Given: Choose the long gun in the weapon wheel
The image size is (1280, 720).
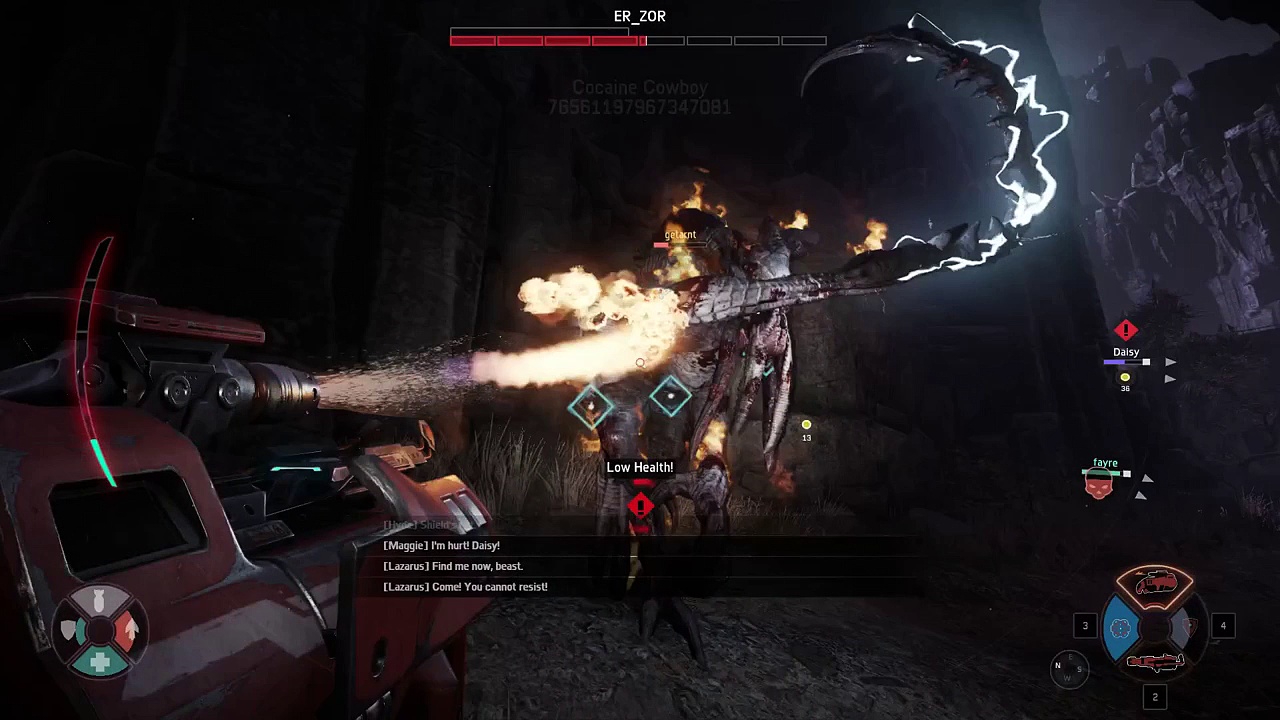Looking at the screenshot, I should click(1155, 662).
